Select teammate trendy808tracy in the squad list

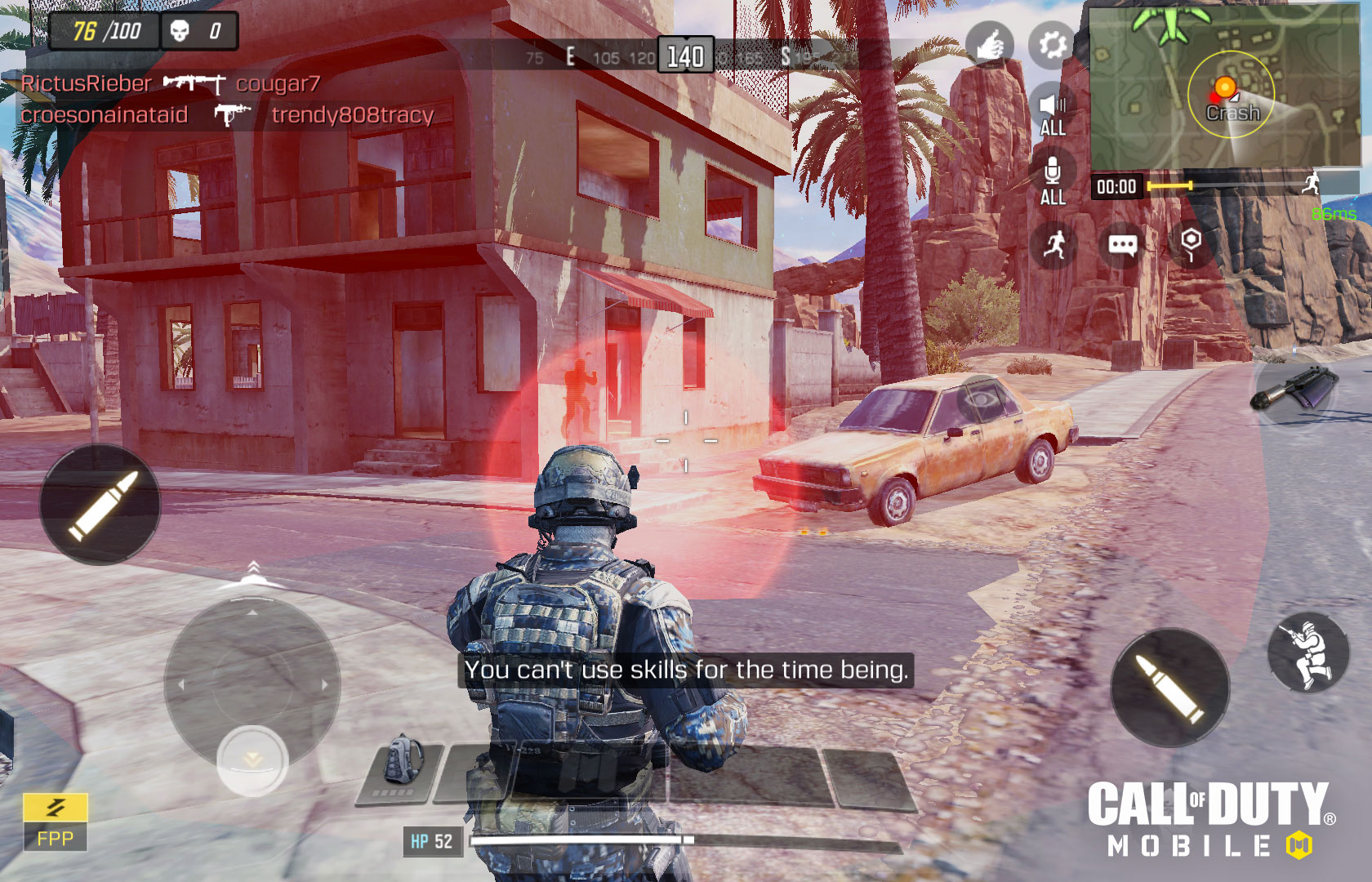(352, 115)
